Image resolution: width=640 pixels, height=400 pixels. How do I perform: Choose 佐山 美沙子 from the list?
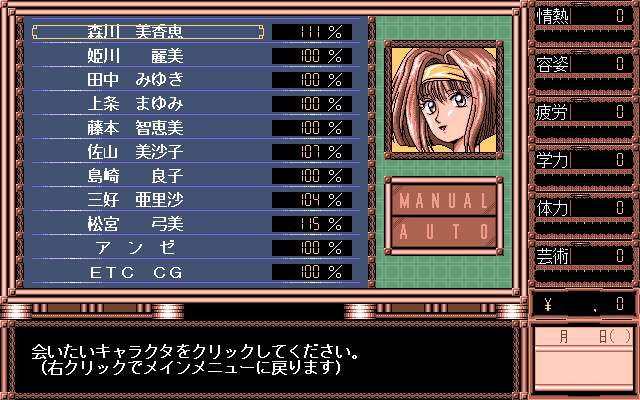coord(150,151)
